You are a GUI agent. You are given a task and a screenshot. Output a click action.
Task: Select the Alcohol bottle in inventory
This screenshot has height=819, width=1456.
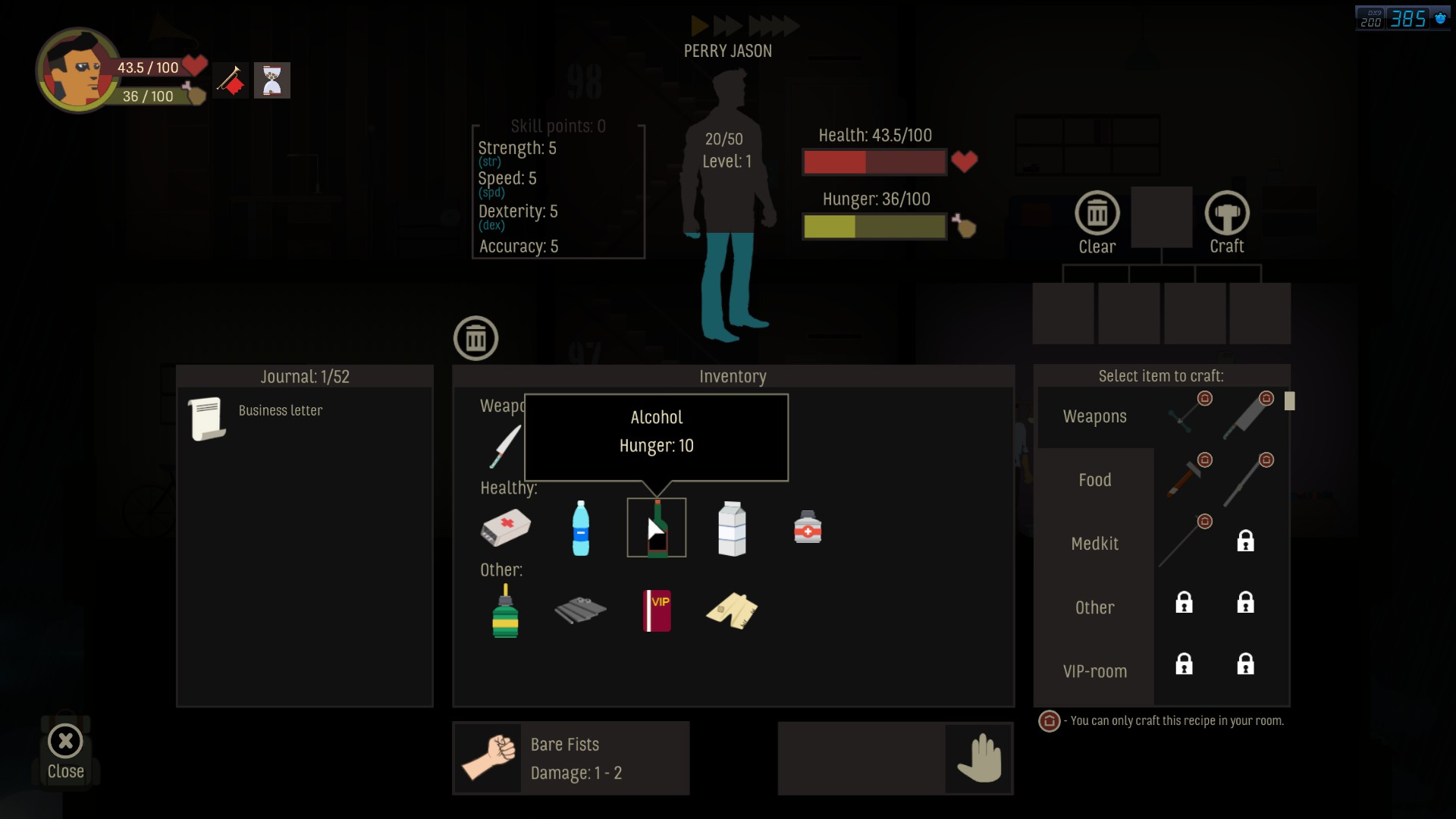[657, 529]
